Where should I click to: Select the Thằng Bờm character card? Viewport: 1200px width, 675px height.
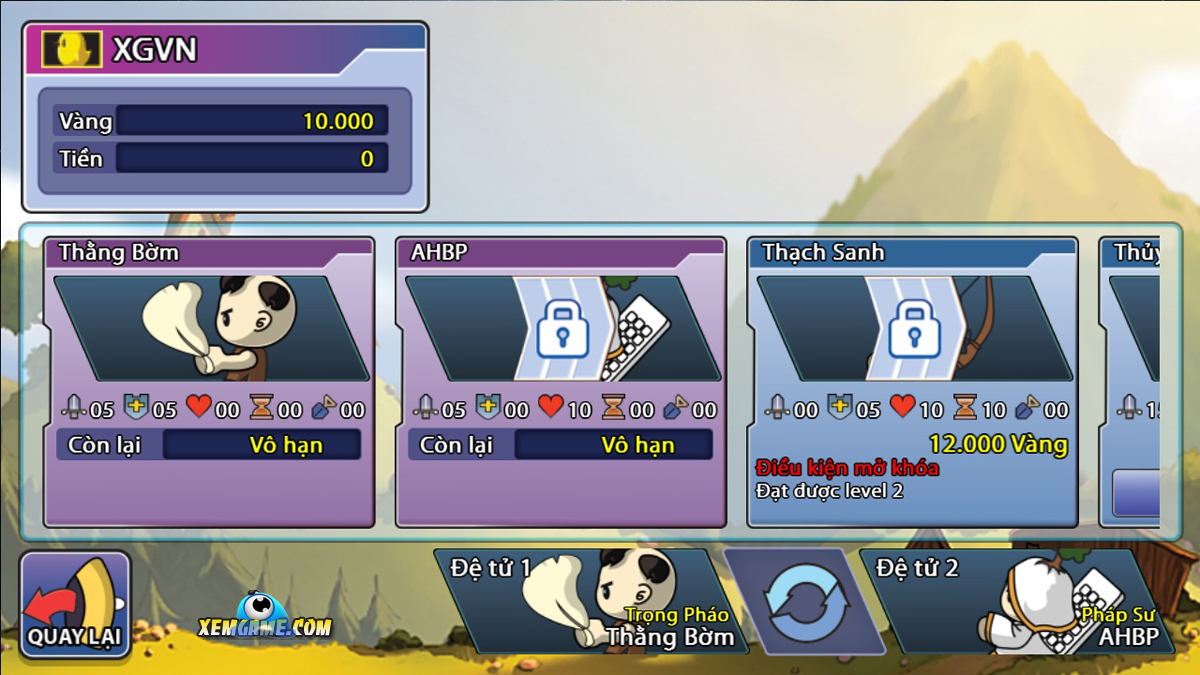pos(209,382)
